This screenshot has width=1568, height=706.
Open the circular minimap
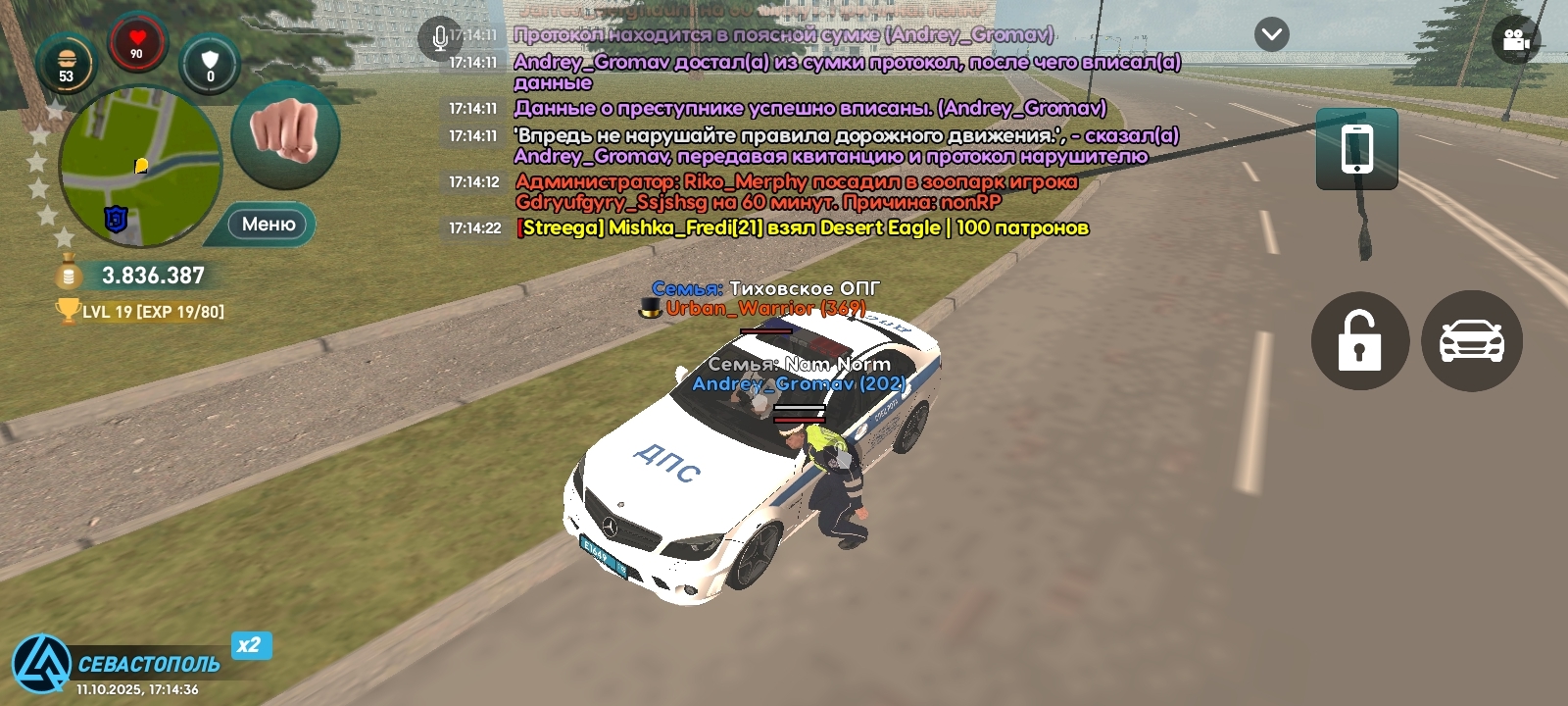140,167
